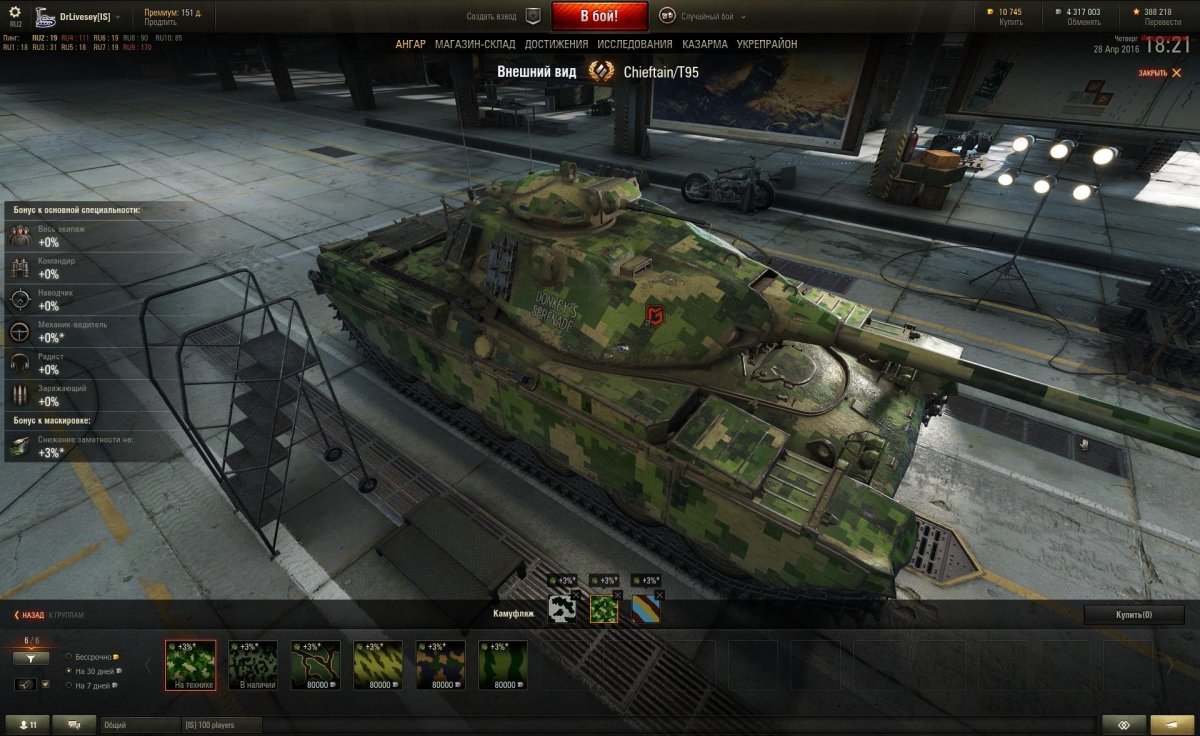The height and width of the screenshot is (736, 1200).
Task: Return to the «Ангар» tab
Action: 410,44
